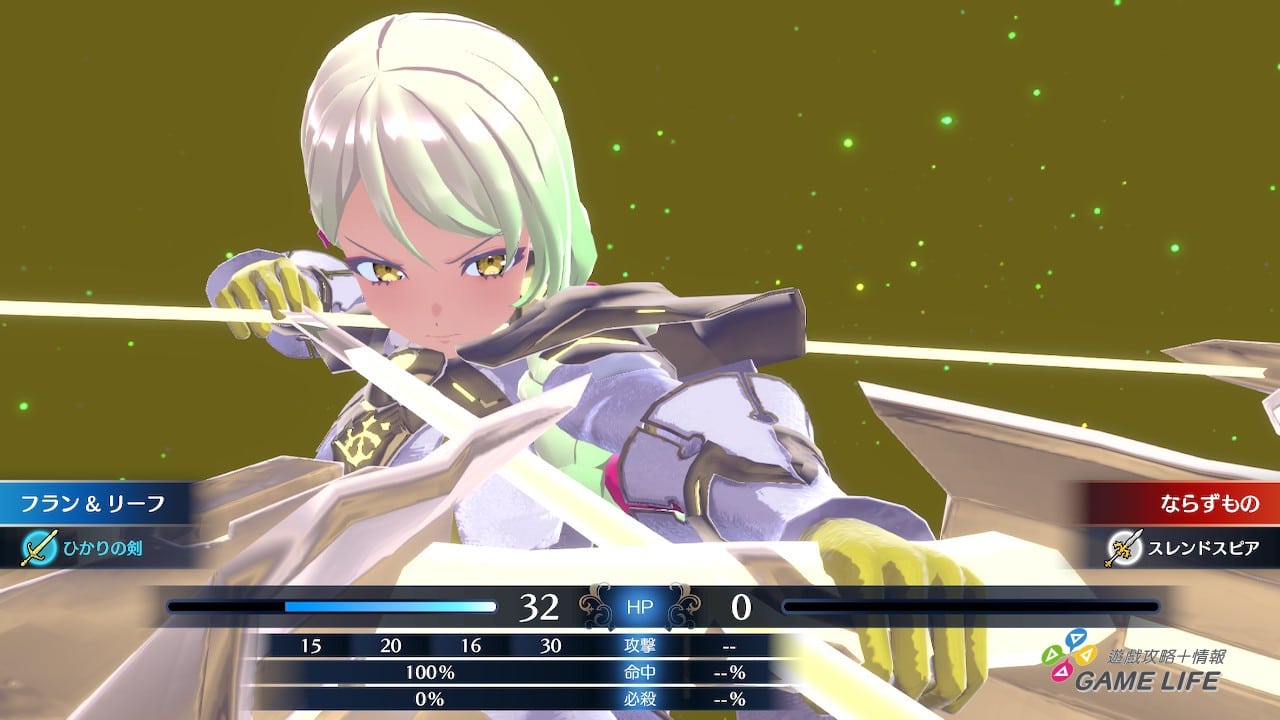Screen dimensions: 1280x720
Task: Select the ひかりの剣 sword weapon icon
Action: click(x=38, y=547)
